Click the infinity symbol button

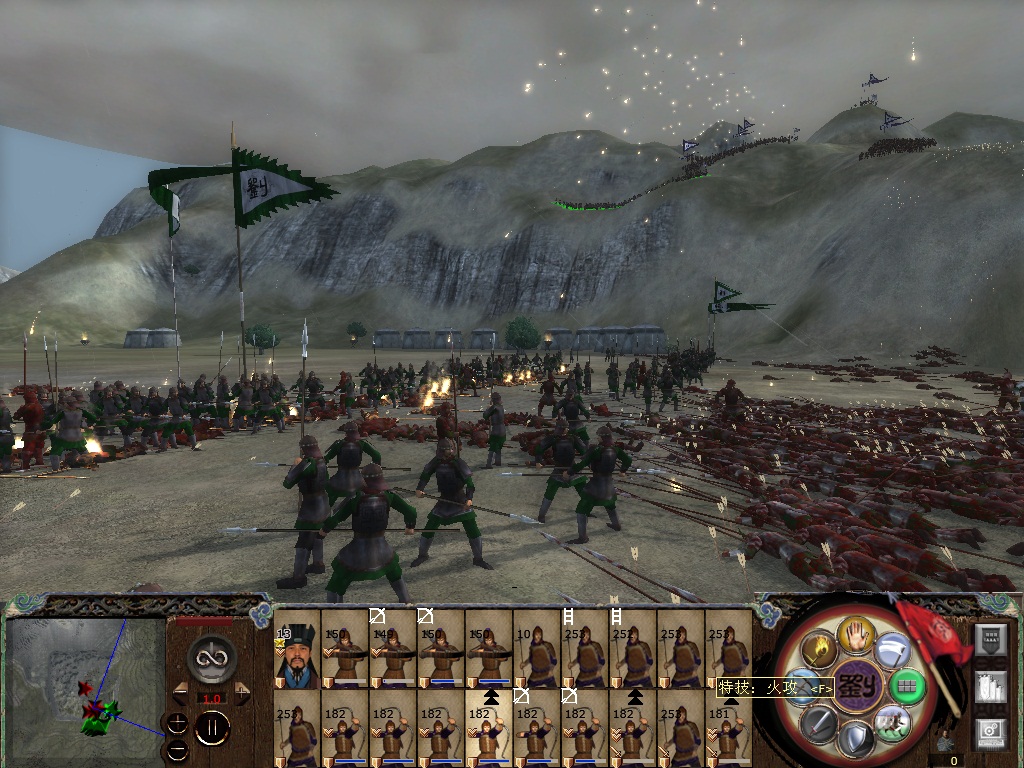click(211, 657)
